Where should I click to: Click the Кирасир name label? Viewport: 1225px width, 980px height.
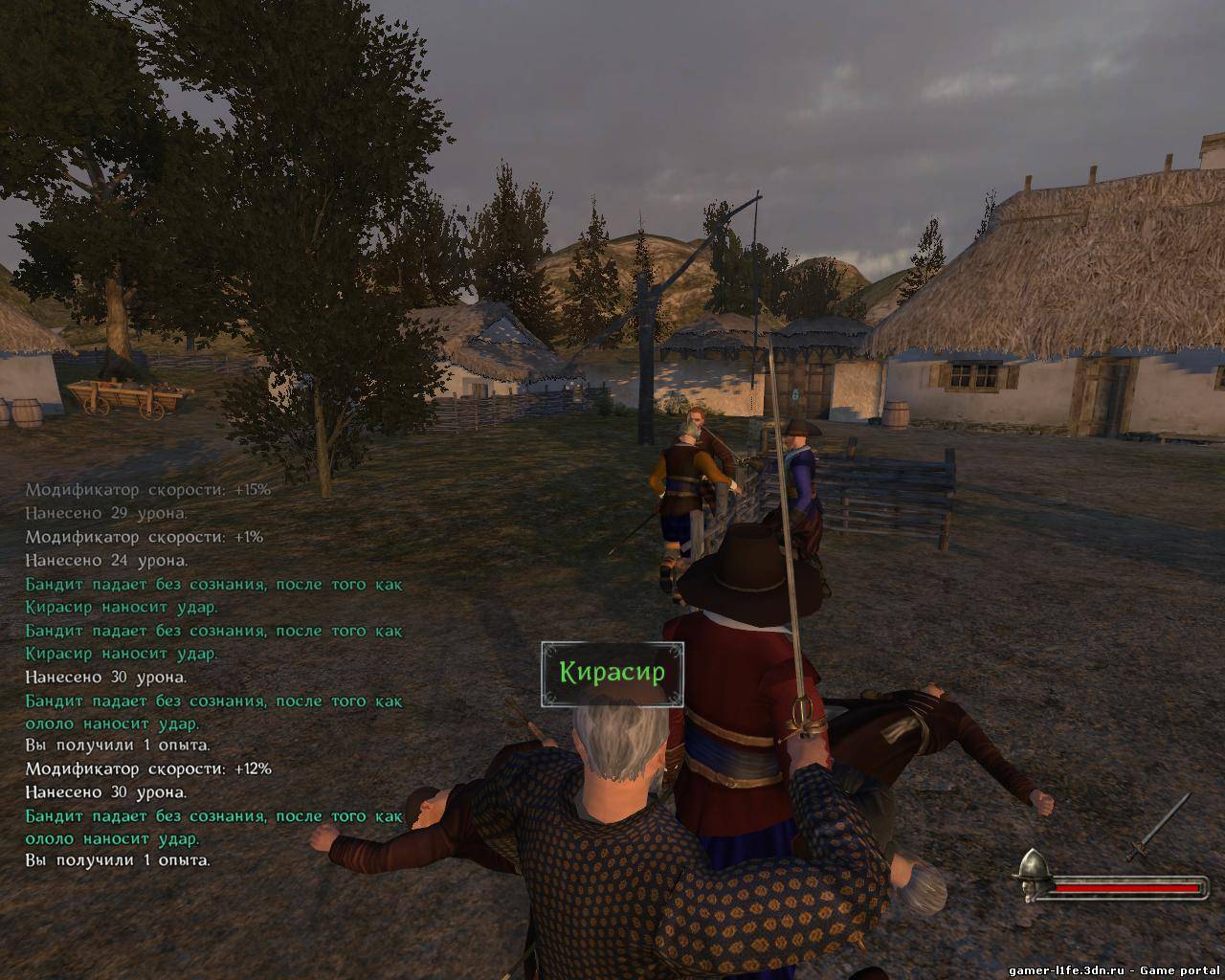click(612, 674)
